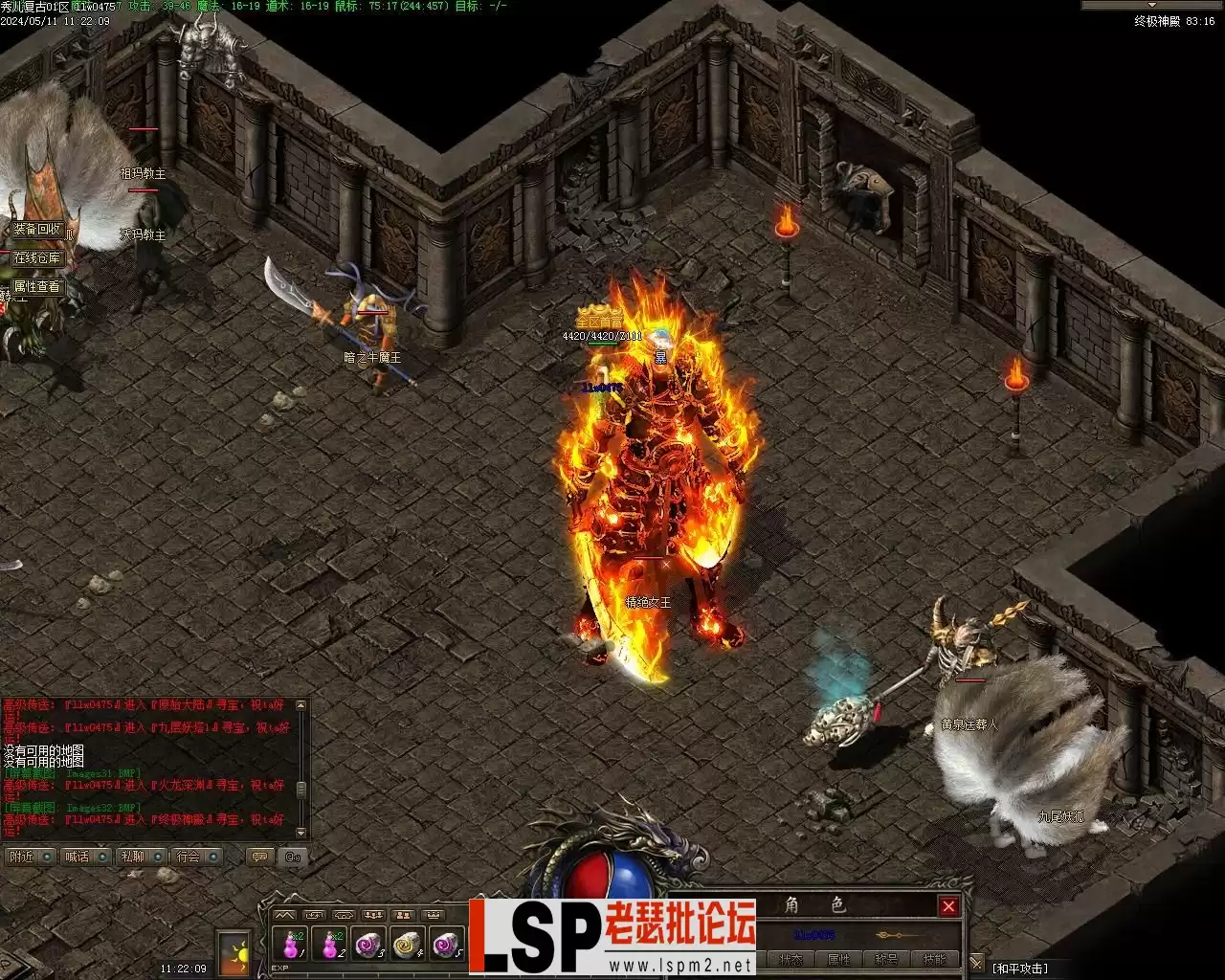The width and height of the screenshot is (1225, 980).
Task: Click the speech bubble chat button
Action: (x=258, y=857)
